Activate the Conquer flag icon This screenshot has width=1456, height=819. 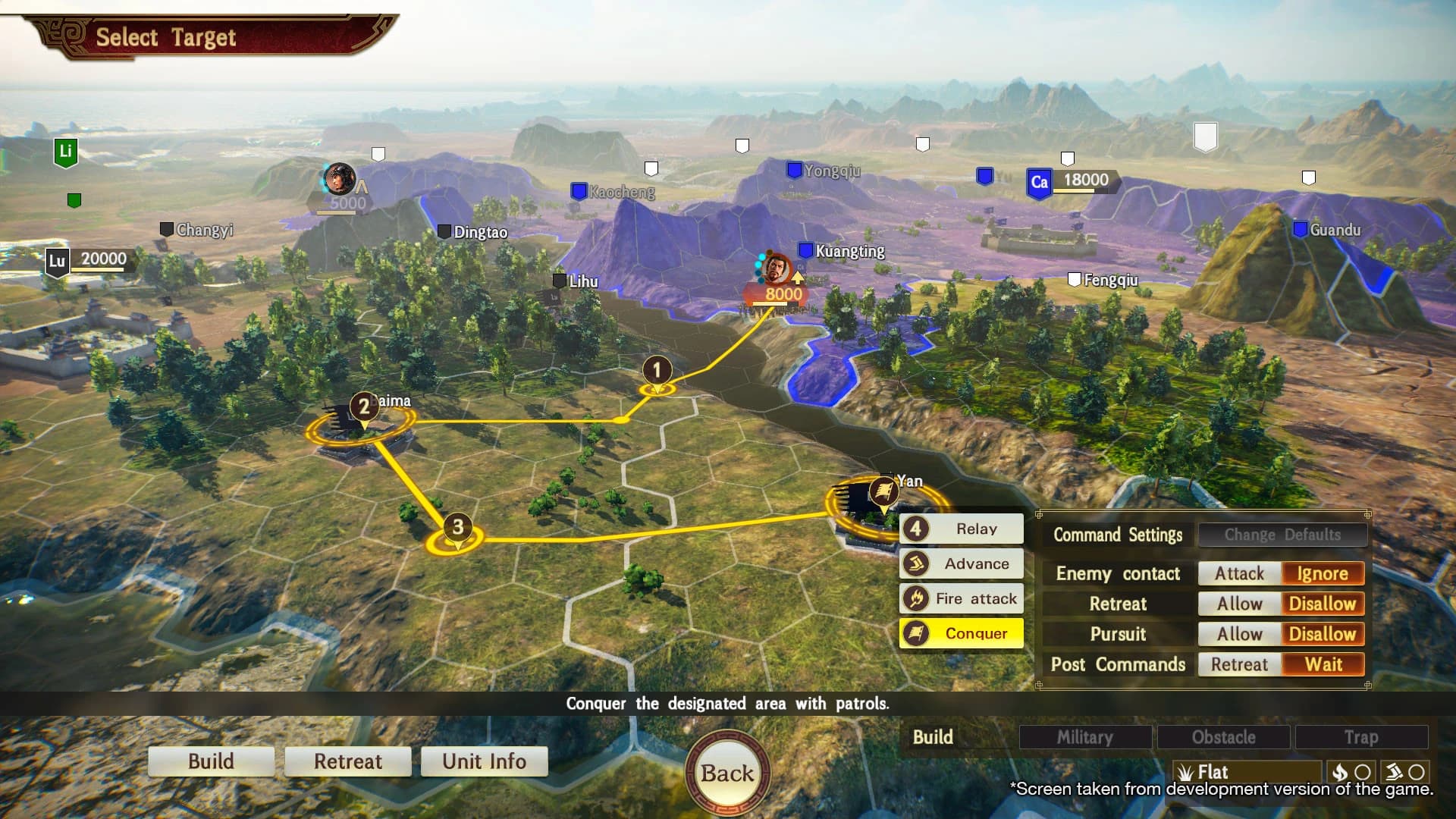pyautogui.click(x=917, y=633)
